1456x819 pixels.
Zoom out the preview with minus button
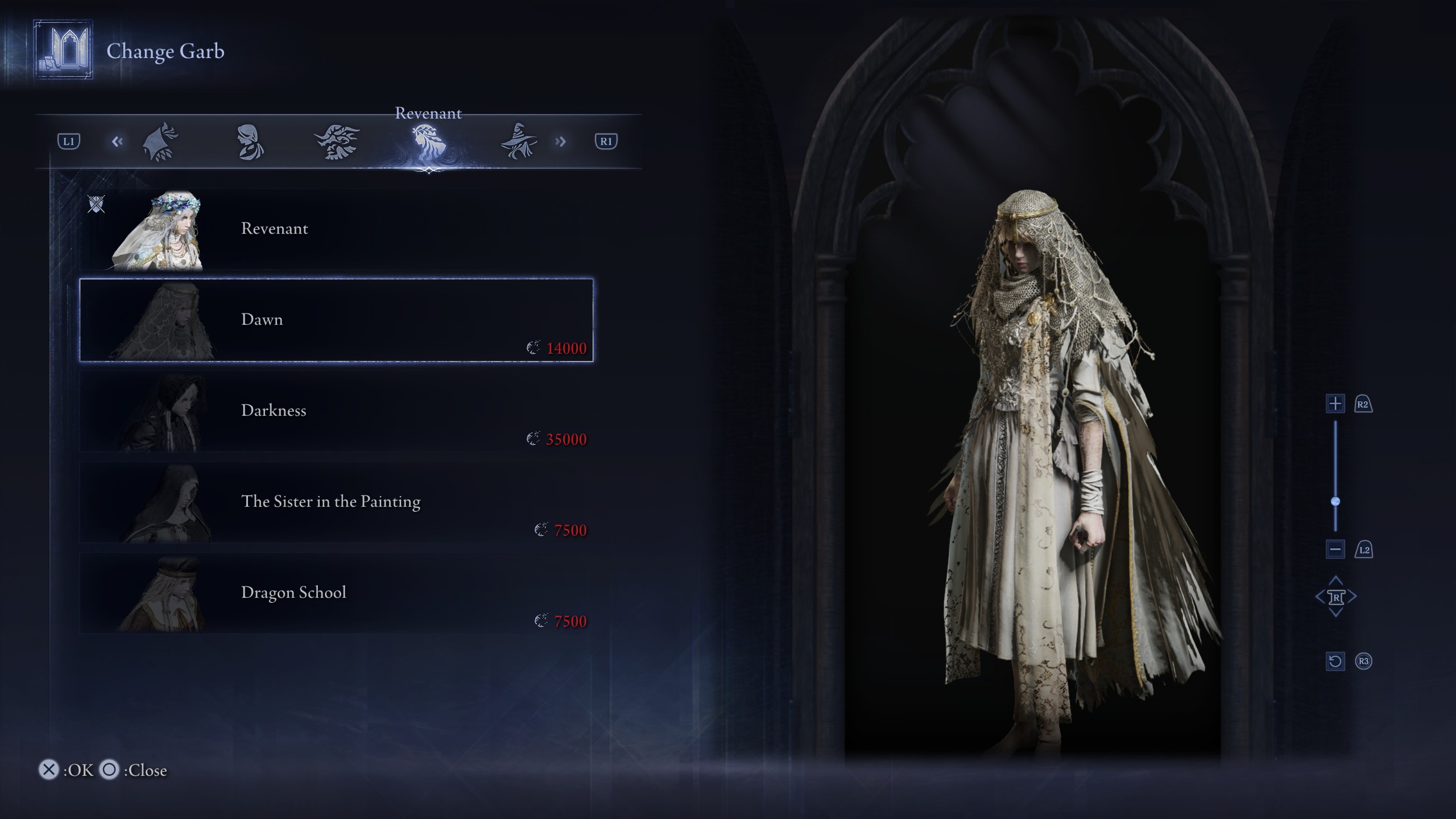pyautogui.click(x=1335, y=549)
